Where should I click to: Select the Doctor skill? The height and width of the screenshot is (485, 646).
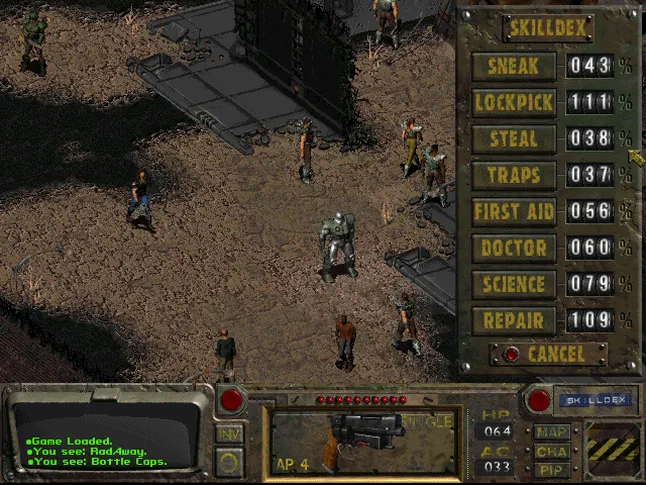click(x=513, y=248)
